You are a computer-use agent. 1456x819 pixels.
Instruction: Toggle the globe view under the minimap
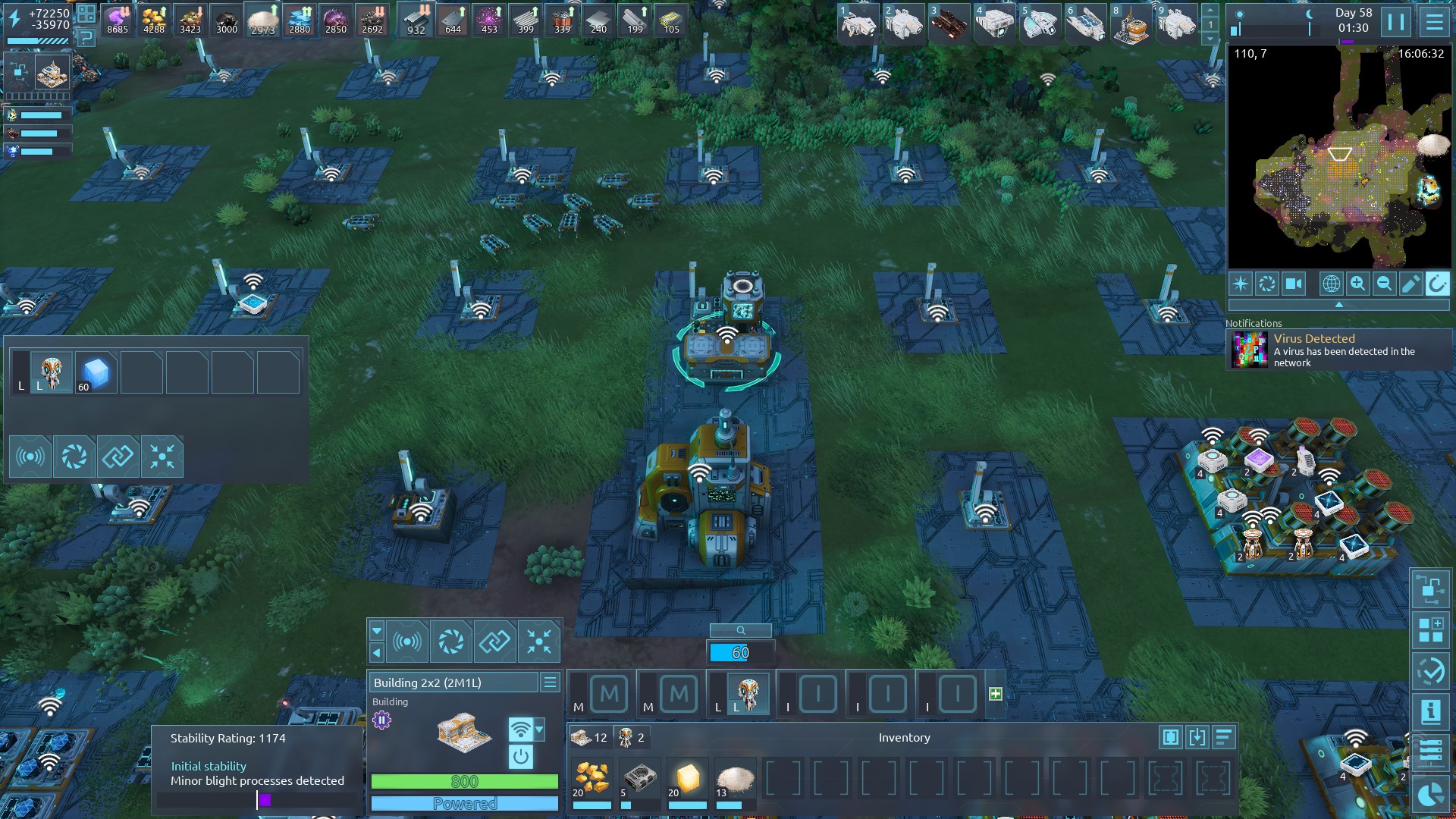click(1331, 284)
